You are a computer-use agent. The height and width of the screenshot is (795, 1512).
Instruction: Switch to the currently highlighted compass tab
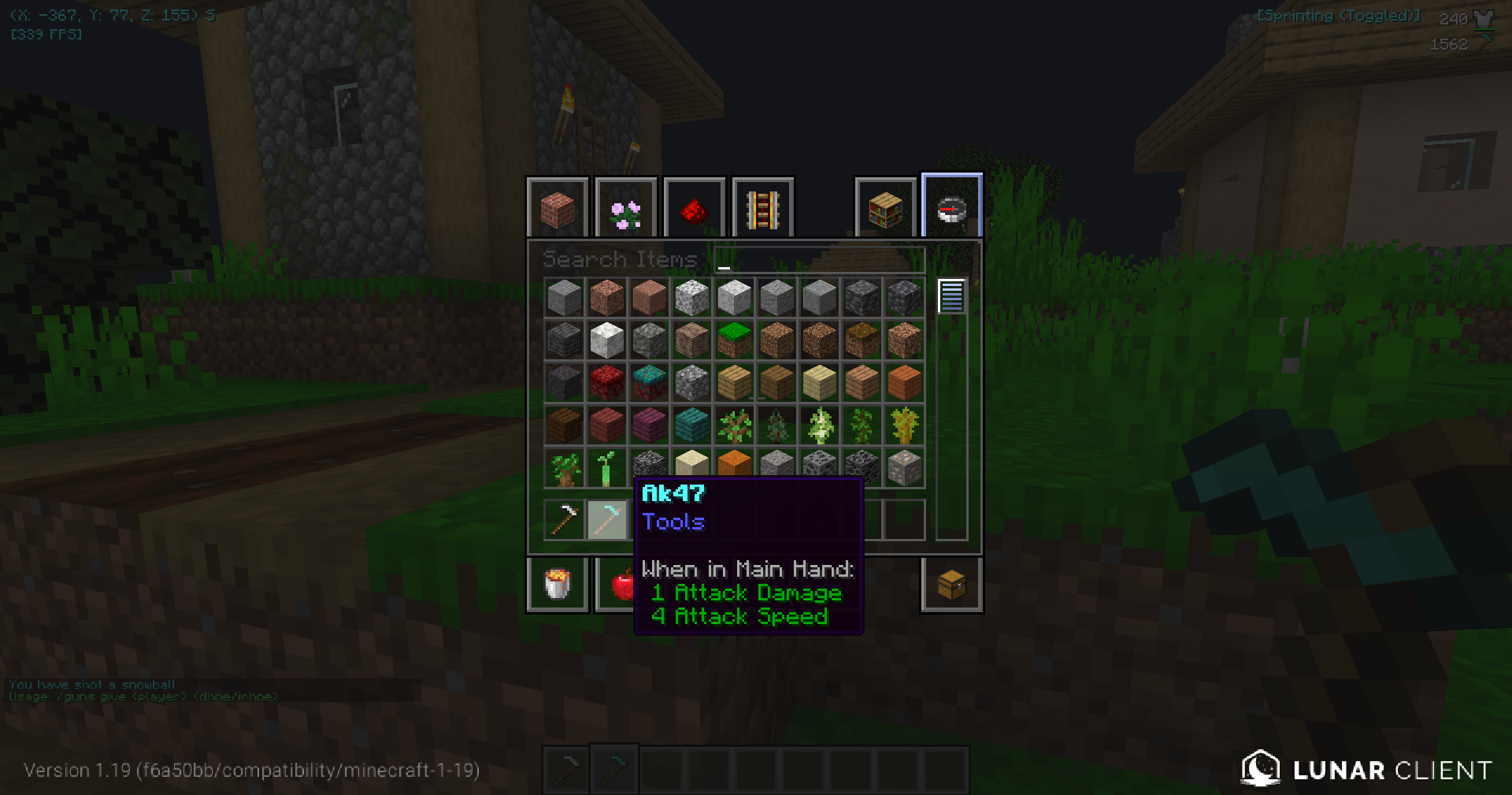(951, 206)
